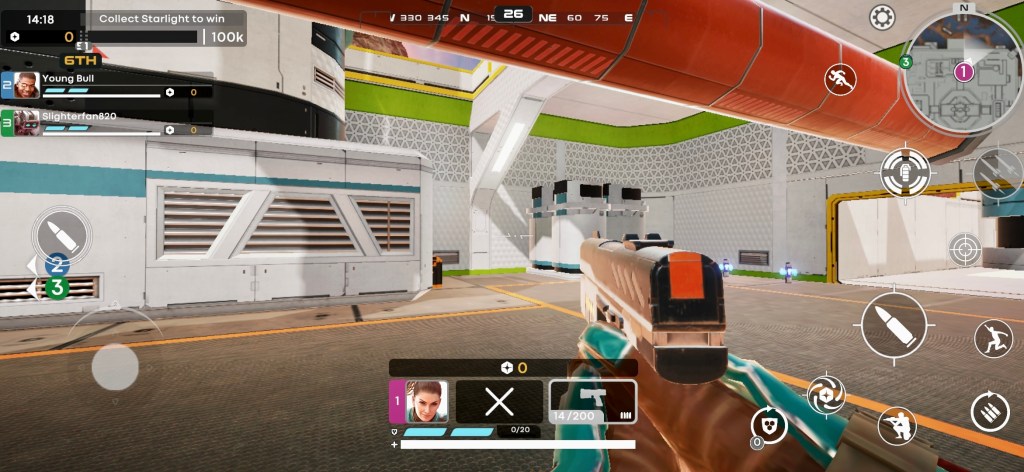The image size is (1024, 472).
Task: Reload with the three-bullets button
Action: click(x=990, y=411)
